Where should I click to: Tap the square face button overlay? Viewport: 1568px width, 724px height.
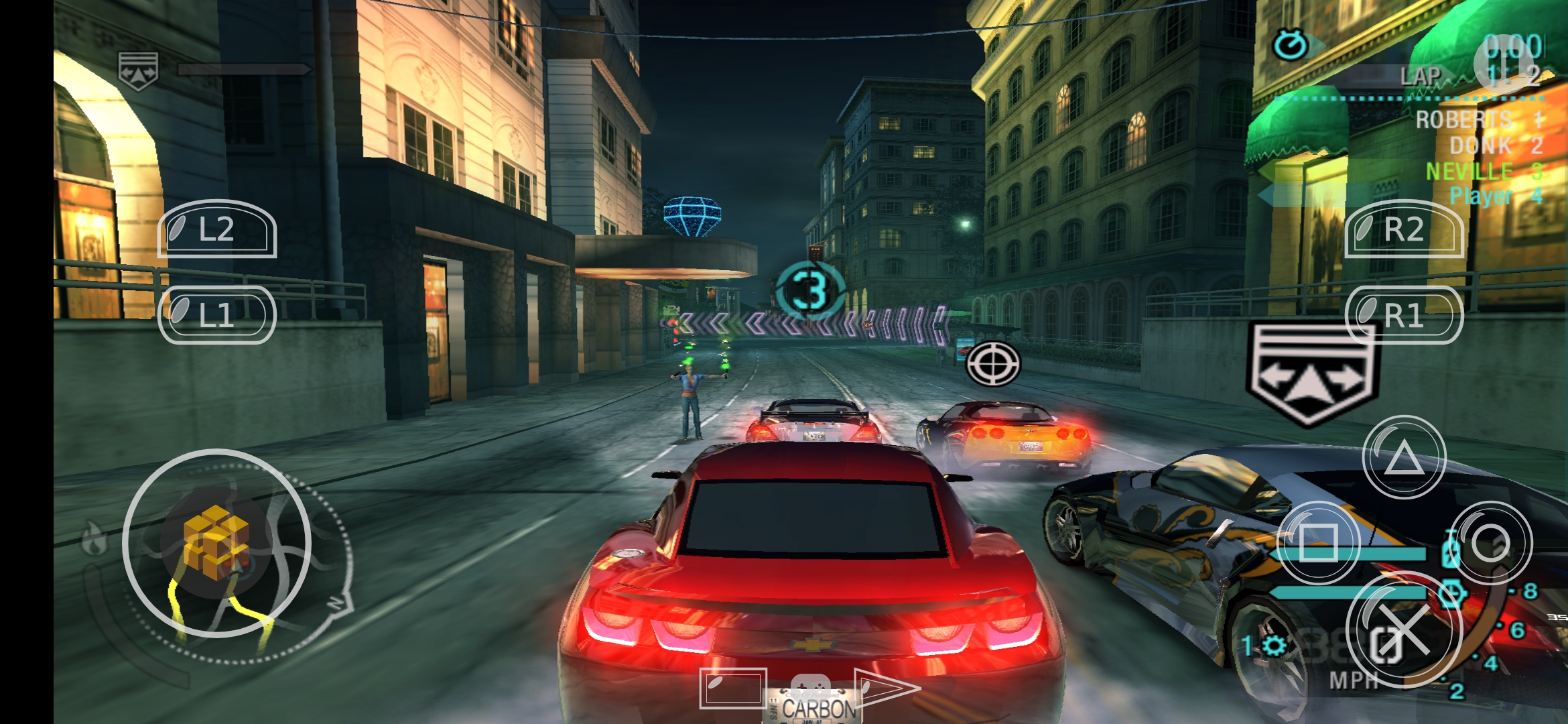point(1318,542)
